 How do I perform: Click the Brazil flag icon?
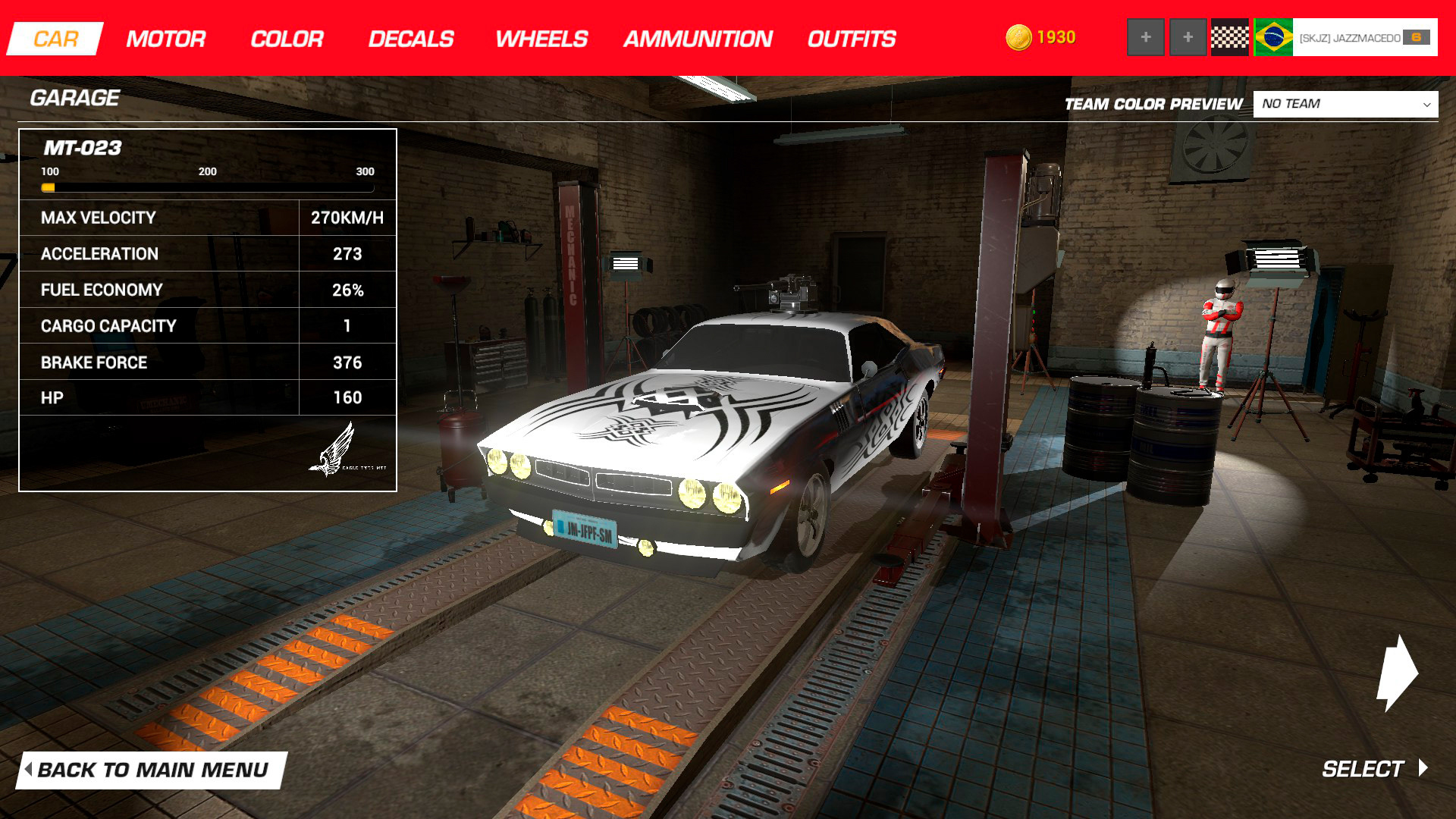tap(1273, 37)
